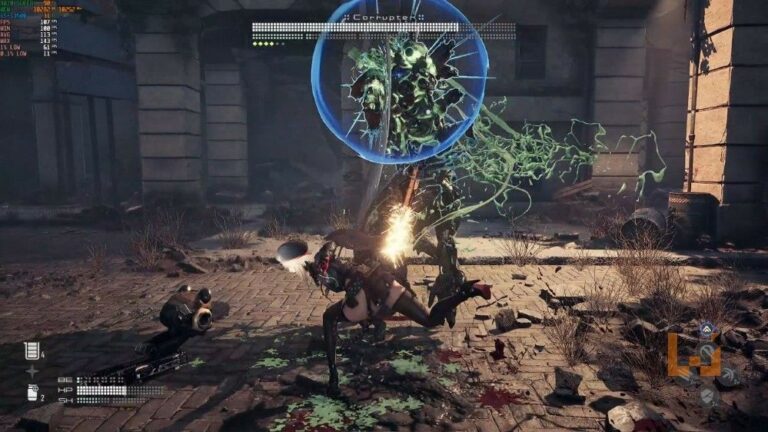Activate the blue-ringed chevron skill icon

(x=707, y=328)
